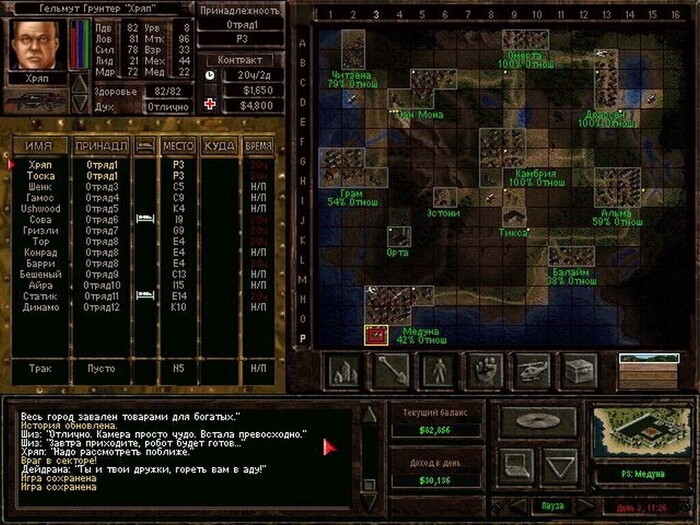Viewport: 700px width, 525px height.
Task: Toggle the towns map filter icon
Action: tap(343, 371)
